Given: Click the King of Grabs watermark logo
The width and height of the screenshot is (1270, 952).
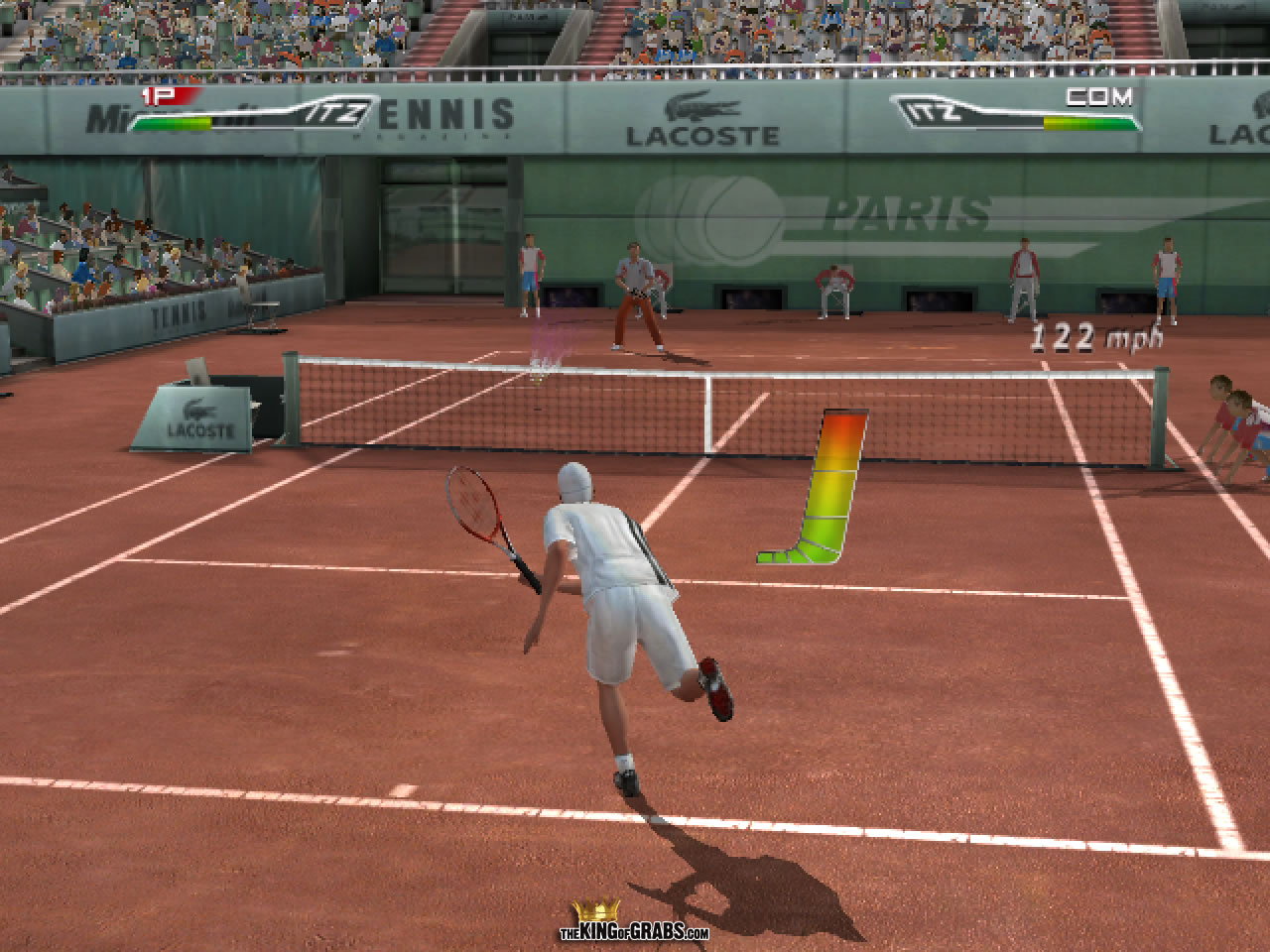Looking at the screenshot, I should [x=634, y=922].
